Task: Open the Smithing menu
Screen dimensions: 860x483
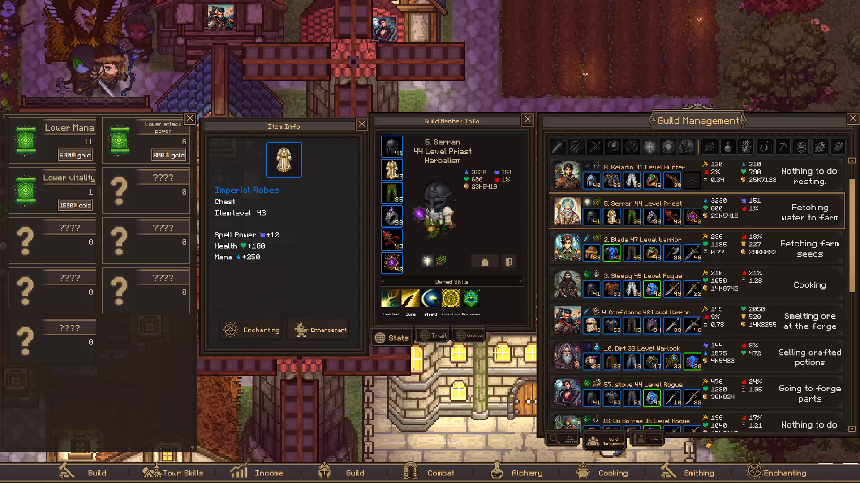Action: 688,473
